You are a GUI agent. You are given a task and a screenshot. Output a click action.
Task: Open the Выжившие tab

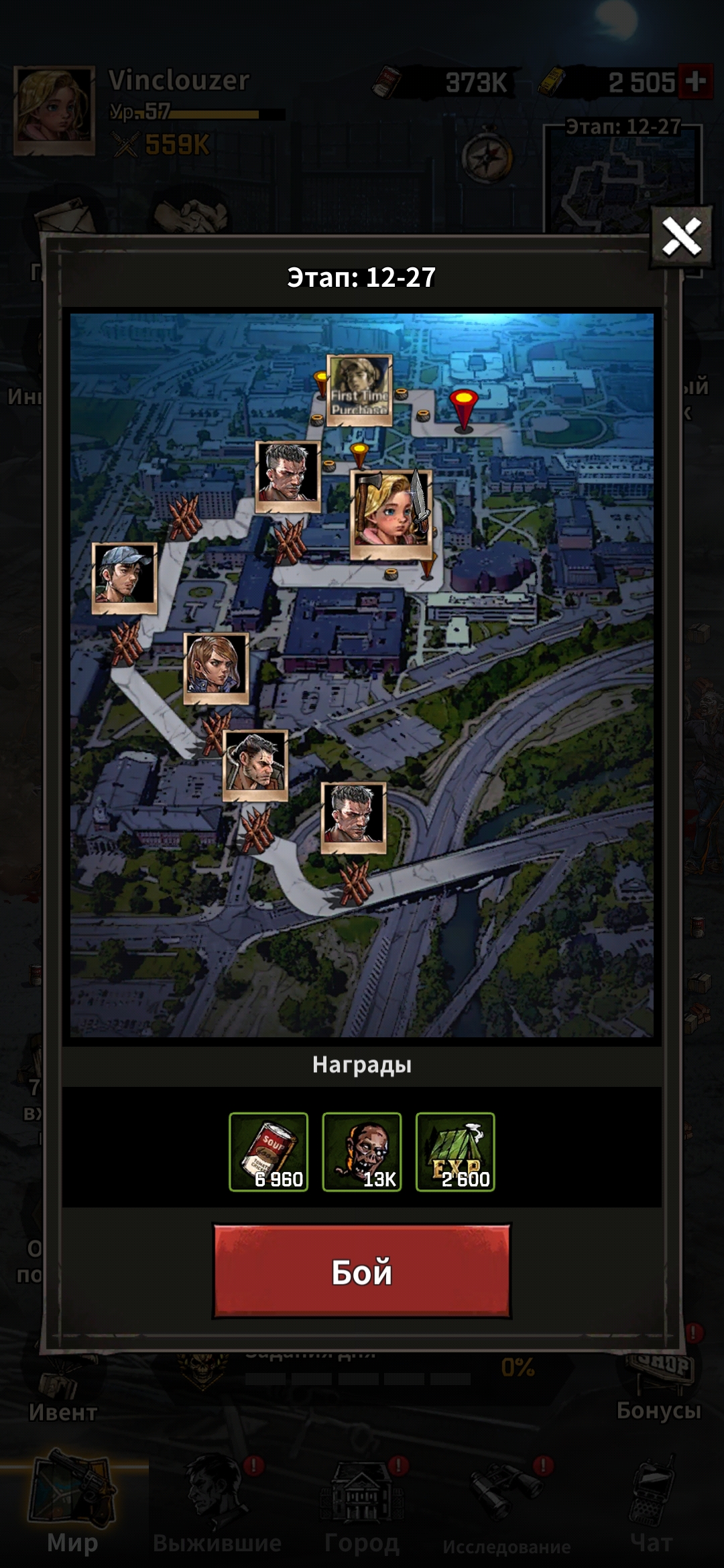pos(217,1508)
